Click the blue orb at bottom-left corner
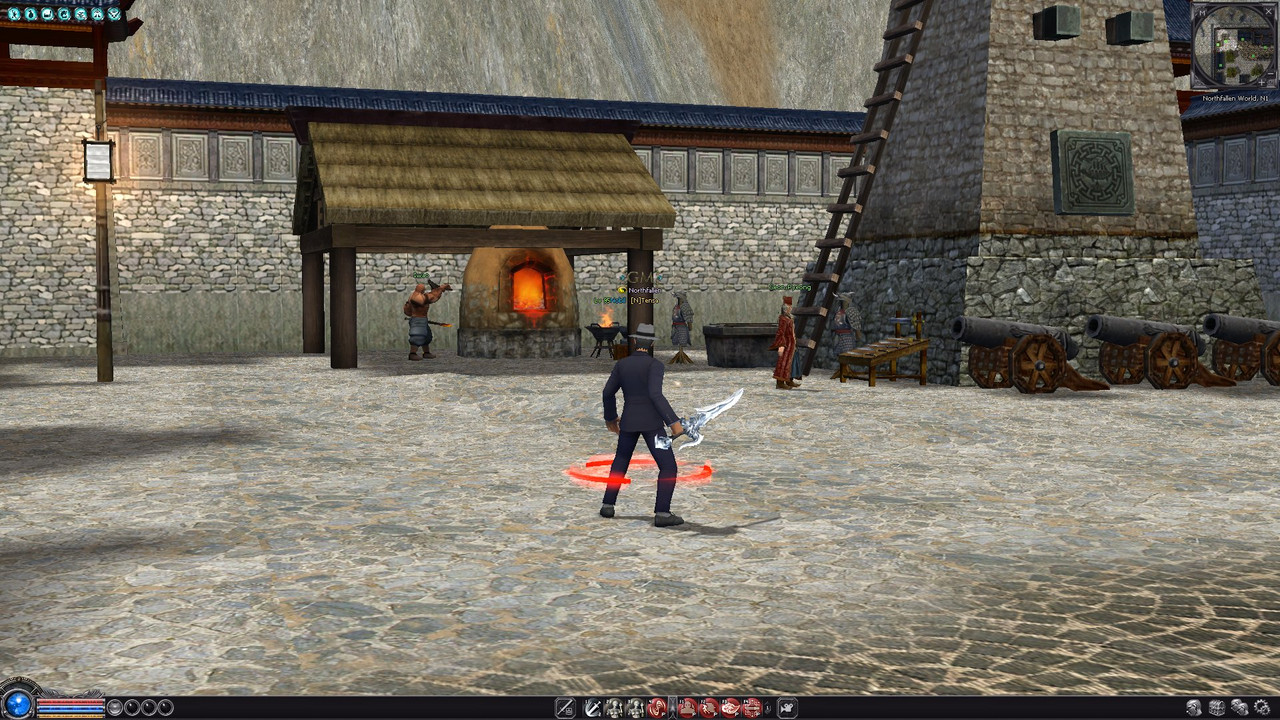The width and height of the screenshot is (1280, 720). pos(17,704)
